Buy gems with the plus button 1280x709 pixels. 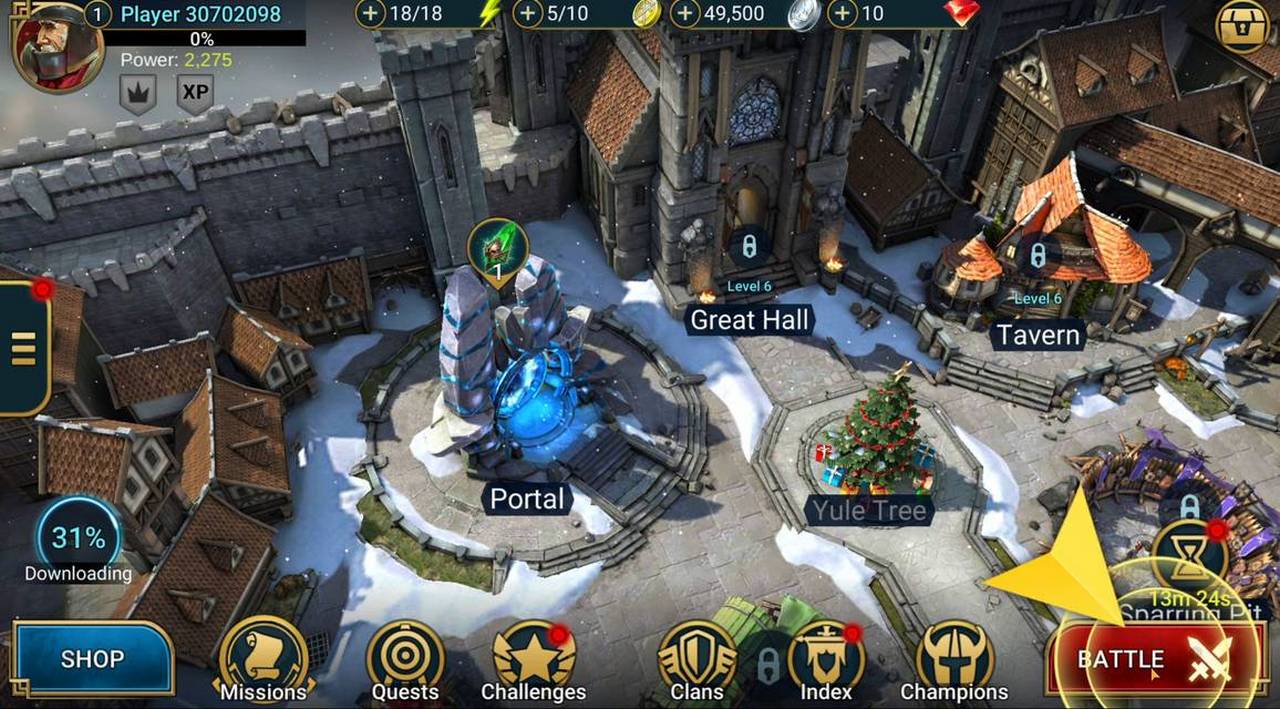tap(843, 14)
